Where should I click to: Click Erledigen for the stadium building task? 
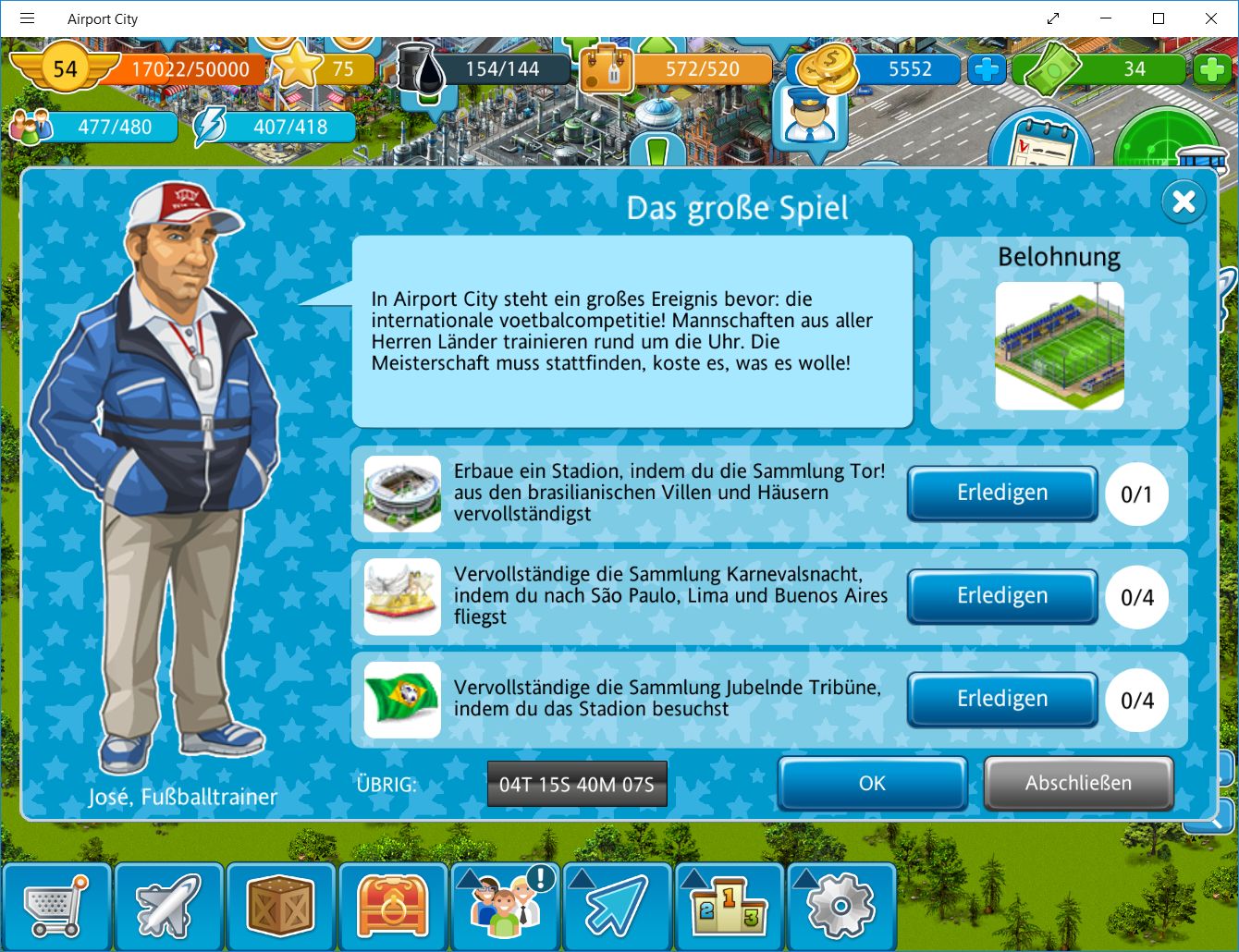point(1002,494)
